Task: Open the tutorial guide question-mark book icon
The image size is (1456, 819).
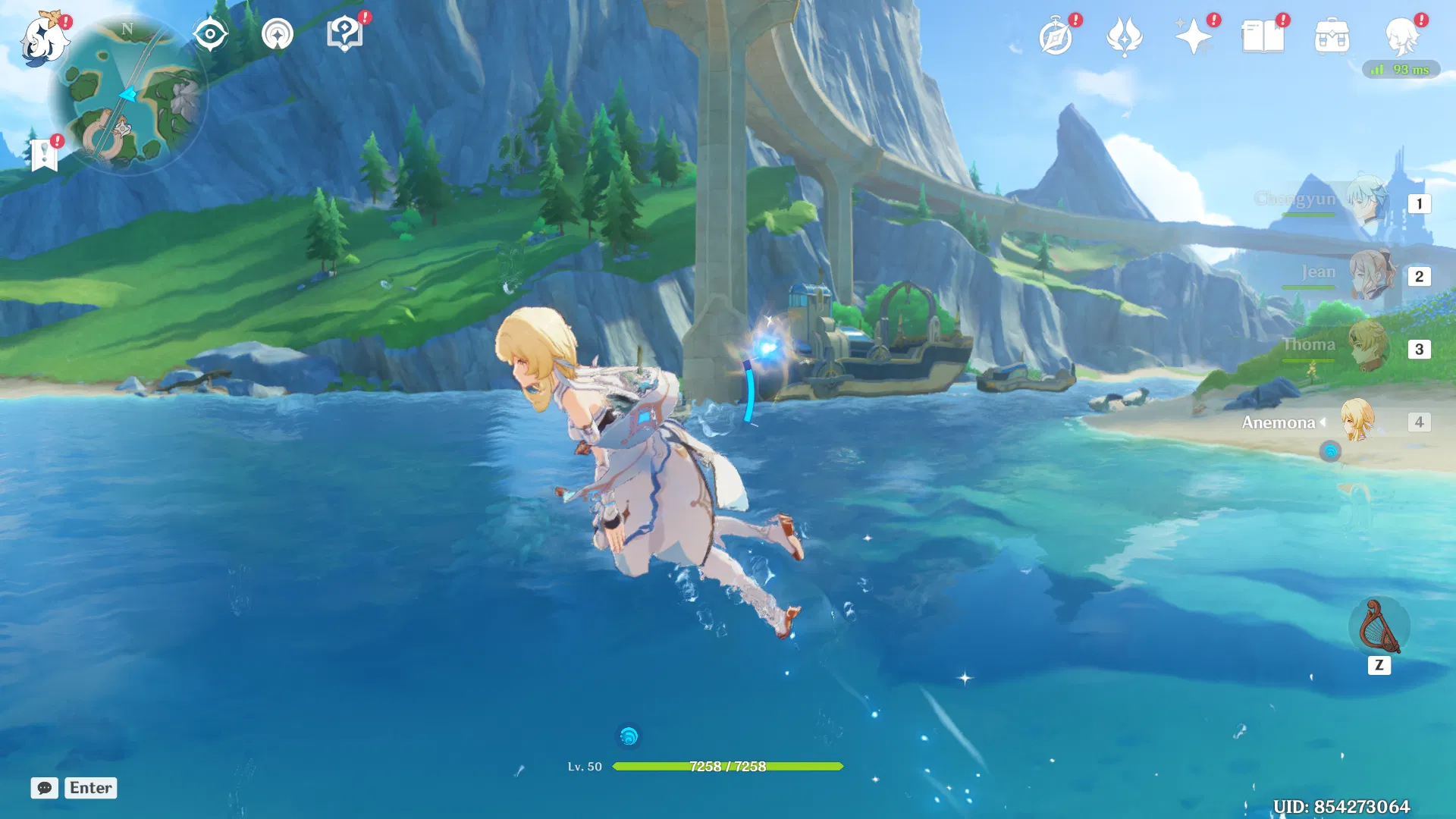Action: point(345,33)
